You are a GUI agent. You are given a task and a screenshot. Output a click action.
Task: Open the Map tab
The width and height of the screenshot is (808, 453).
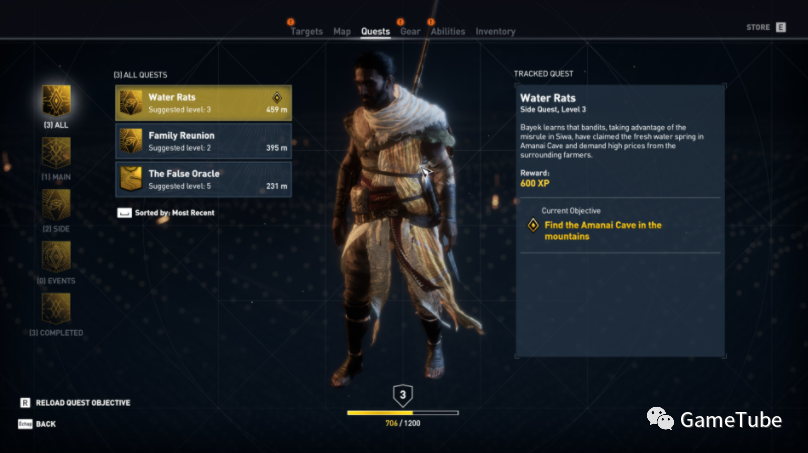[x=342, y=32]
